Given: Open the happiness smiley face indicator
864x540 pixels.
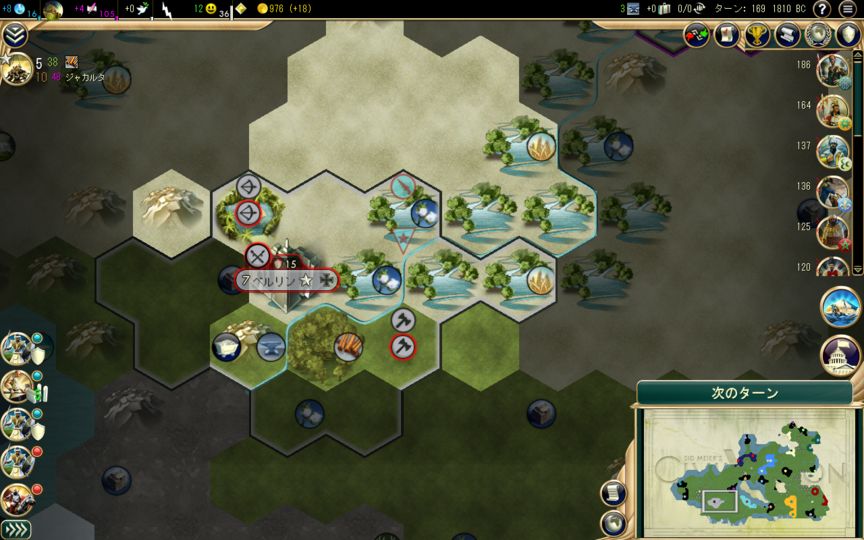Looking at the screenshot, I should click(212, 9).
